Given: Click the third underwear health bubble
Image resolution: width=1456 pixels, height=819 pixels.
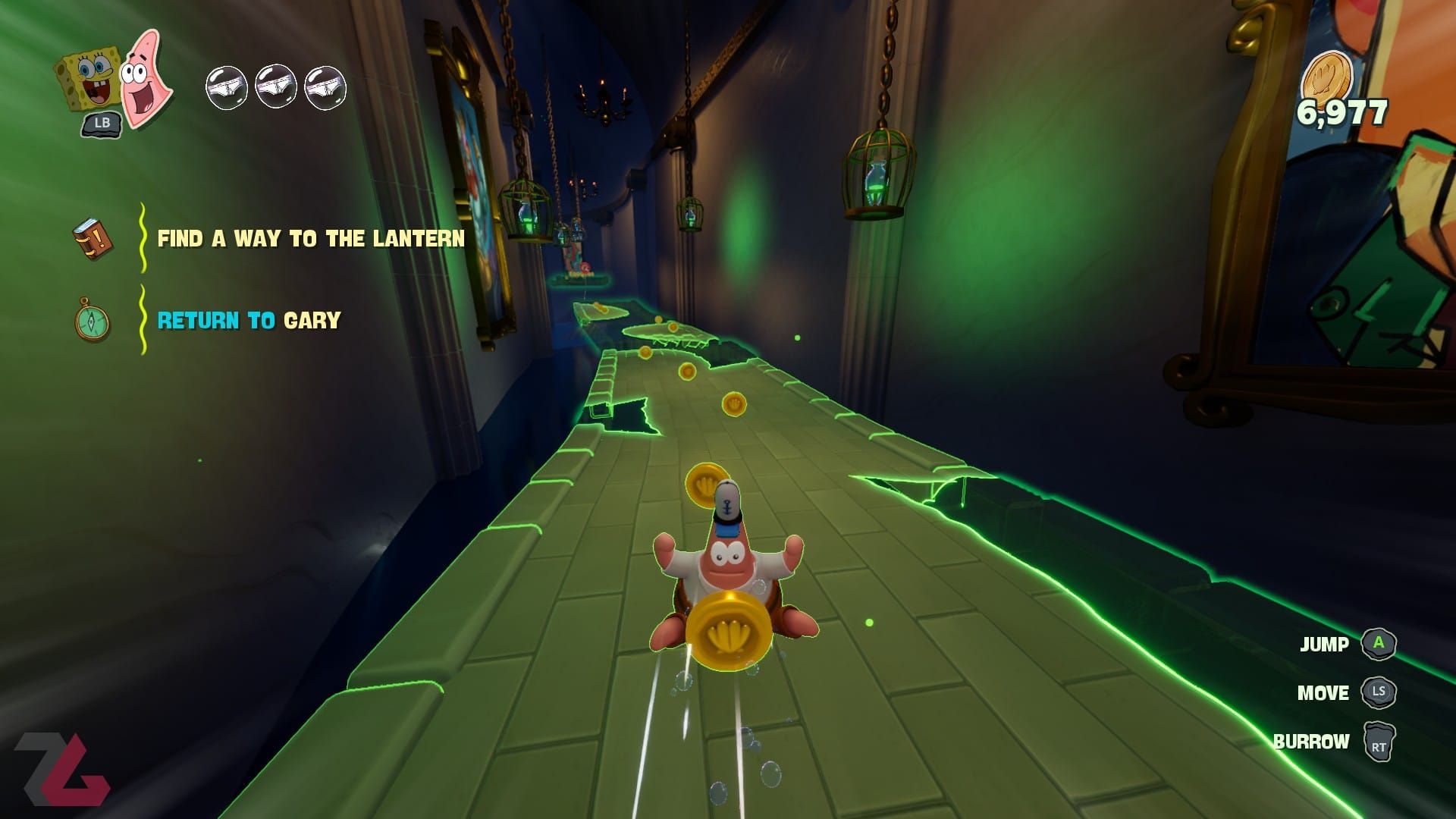Looking at the screenshot, I should [326, 86].
